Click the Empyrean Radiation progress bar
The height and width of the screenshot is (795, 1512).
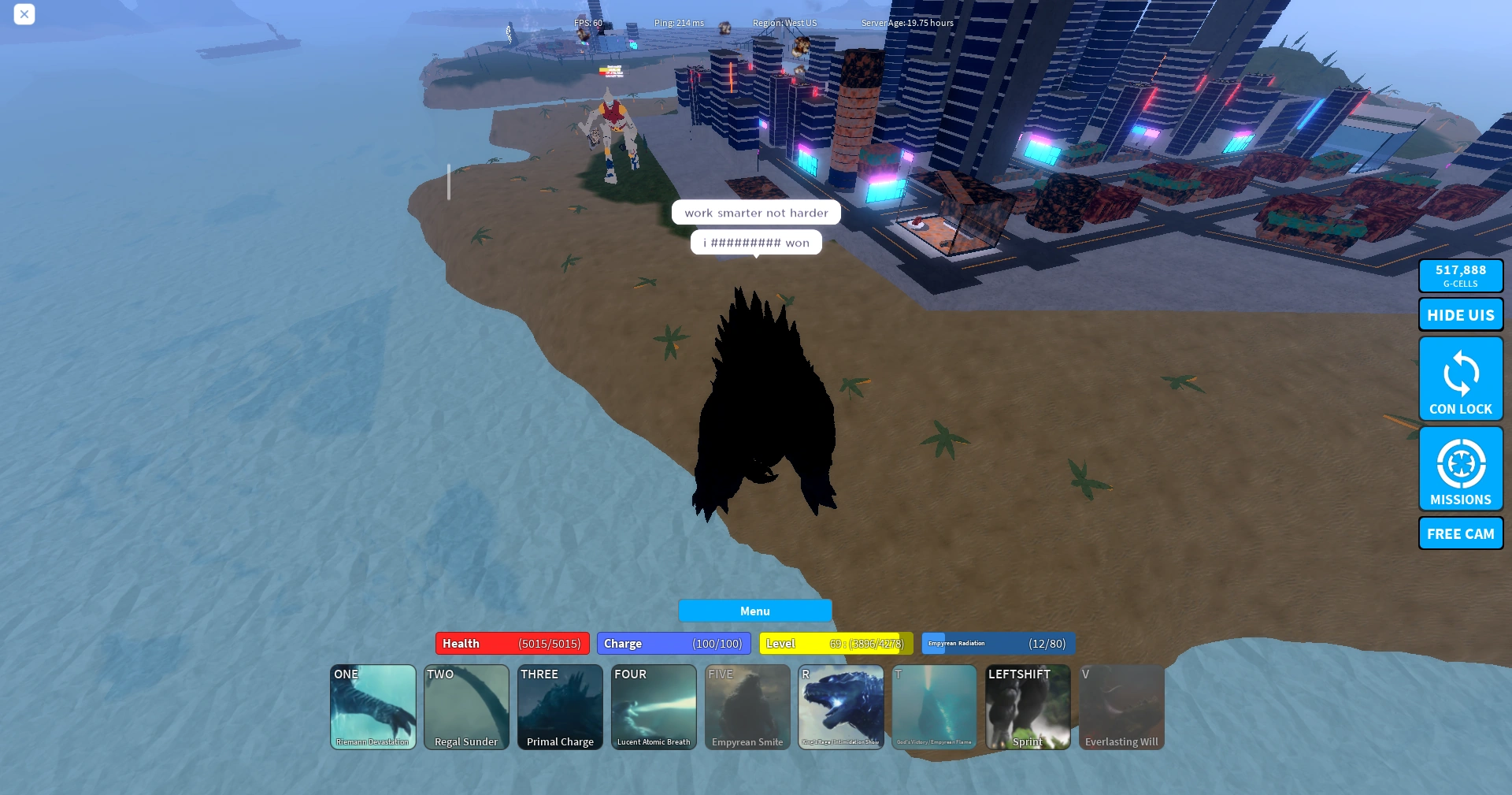coord(997,644)
